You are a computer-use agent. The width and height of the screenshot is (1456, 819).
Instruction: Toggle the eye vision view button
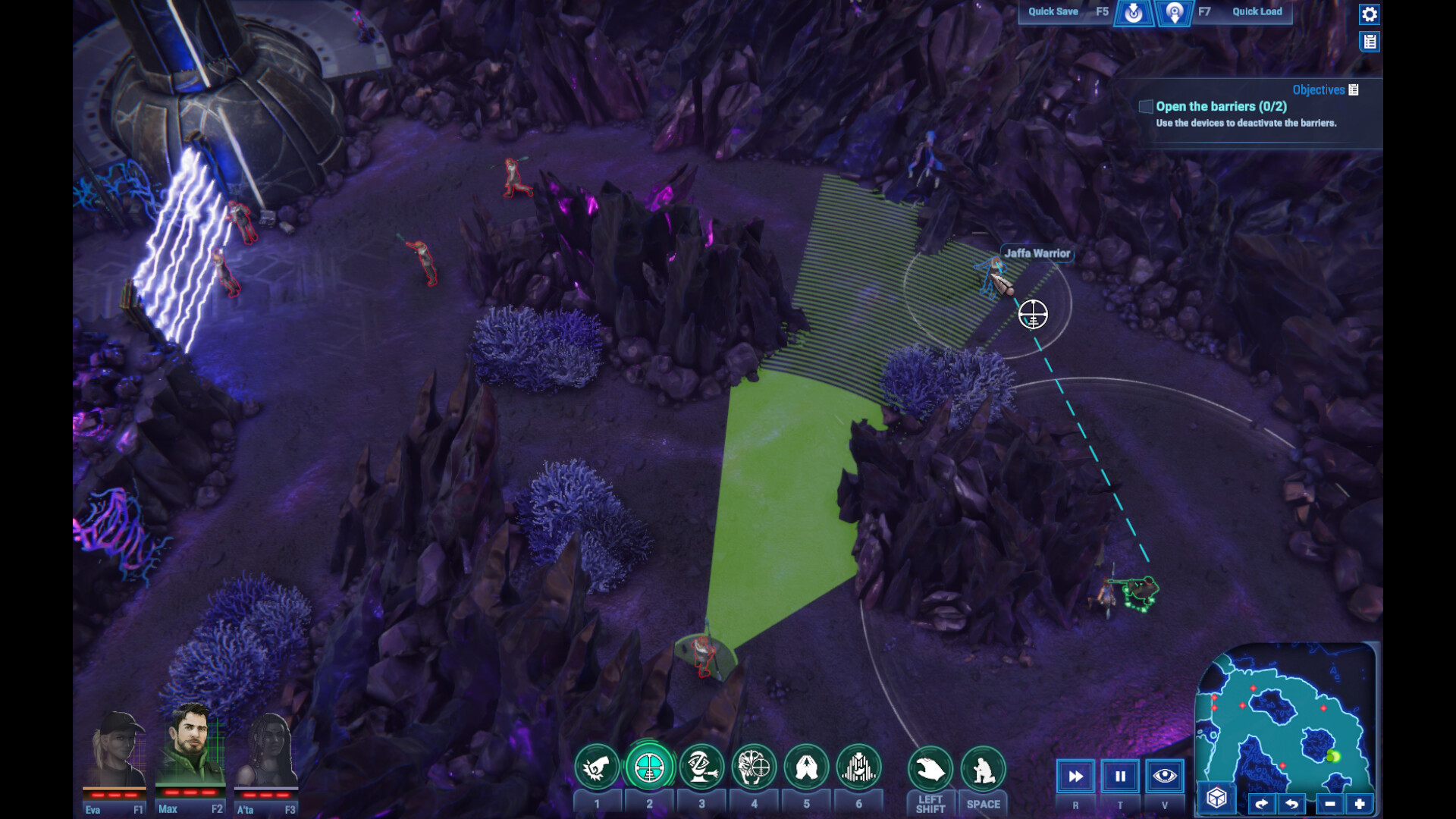(1164, 777)
